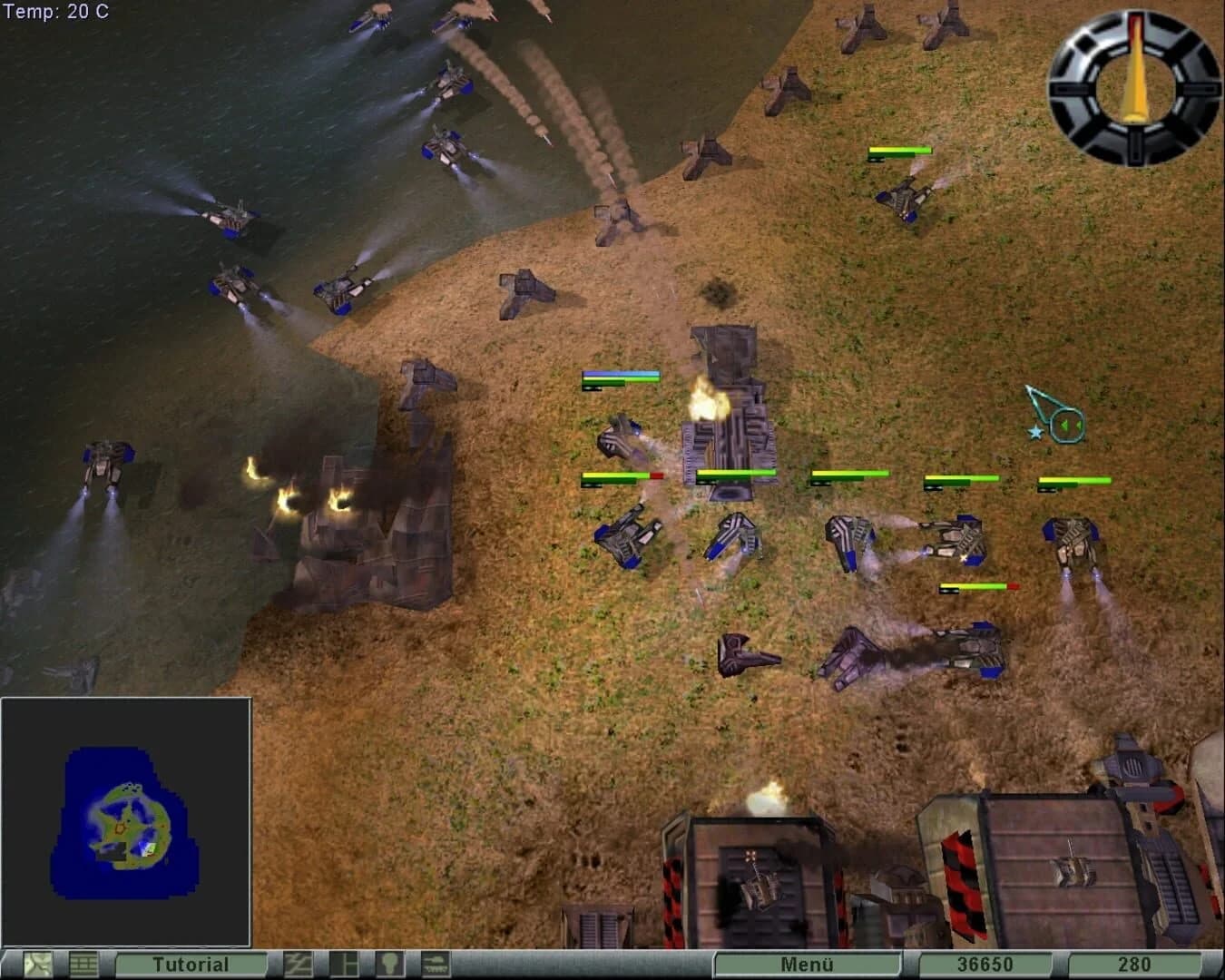Click the diagonal-lines terrain icon on the toolbar
The height and width of the screenshot is (980, 1225).
[x=299, y=965]
